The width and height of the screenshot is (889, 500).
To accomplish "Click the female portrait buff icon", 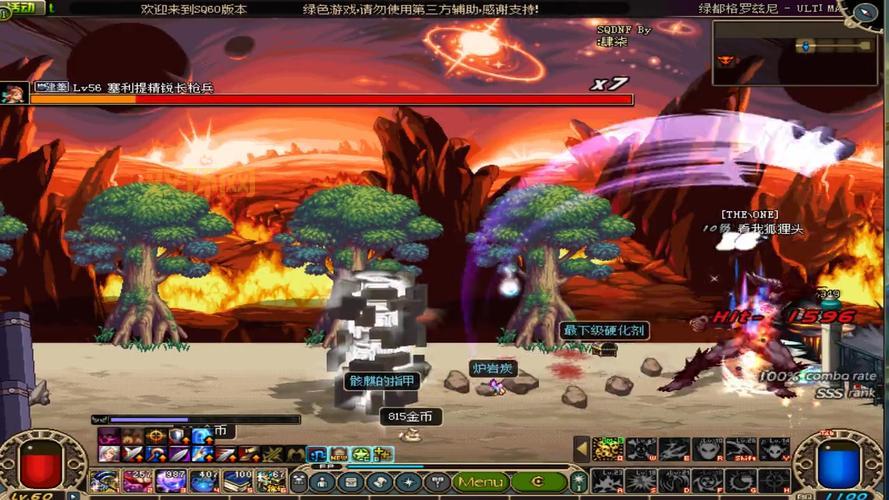I will click(x=108, y=454).
